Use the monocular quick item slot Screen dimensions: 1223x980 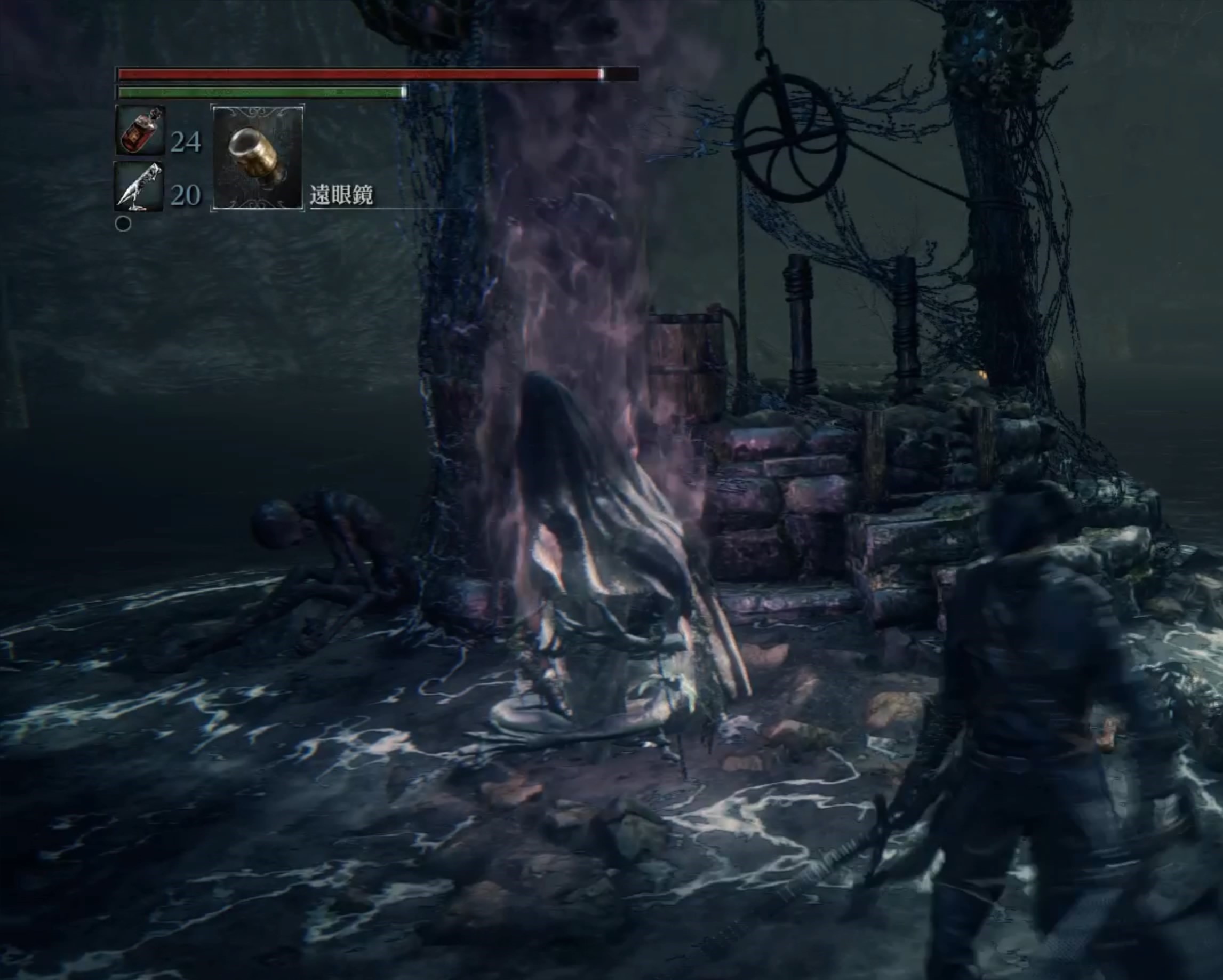258,158
